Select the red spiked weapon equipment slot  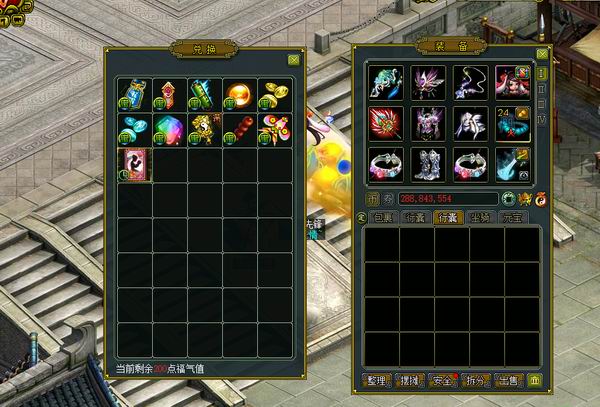(385, 123)
